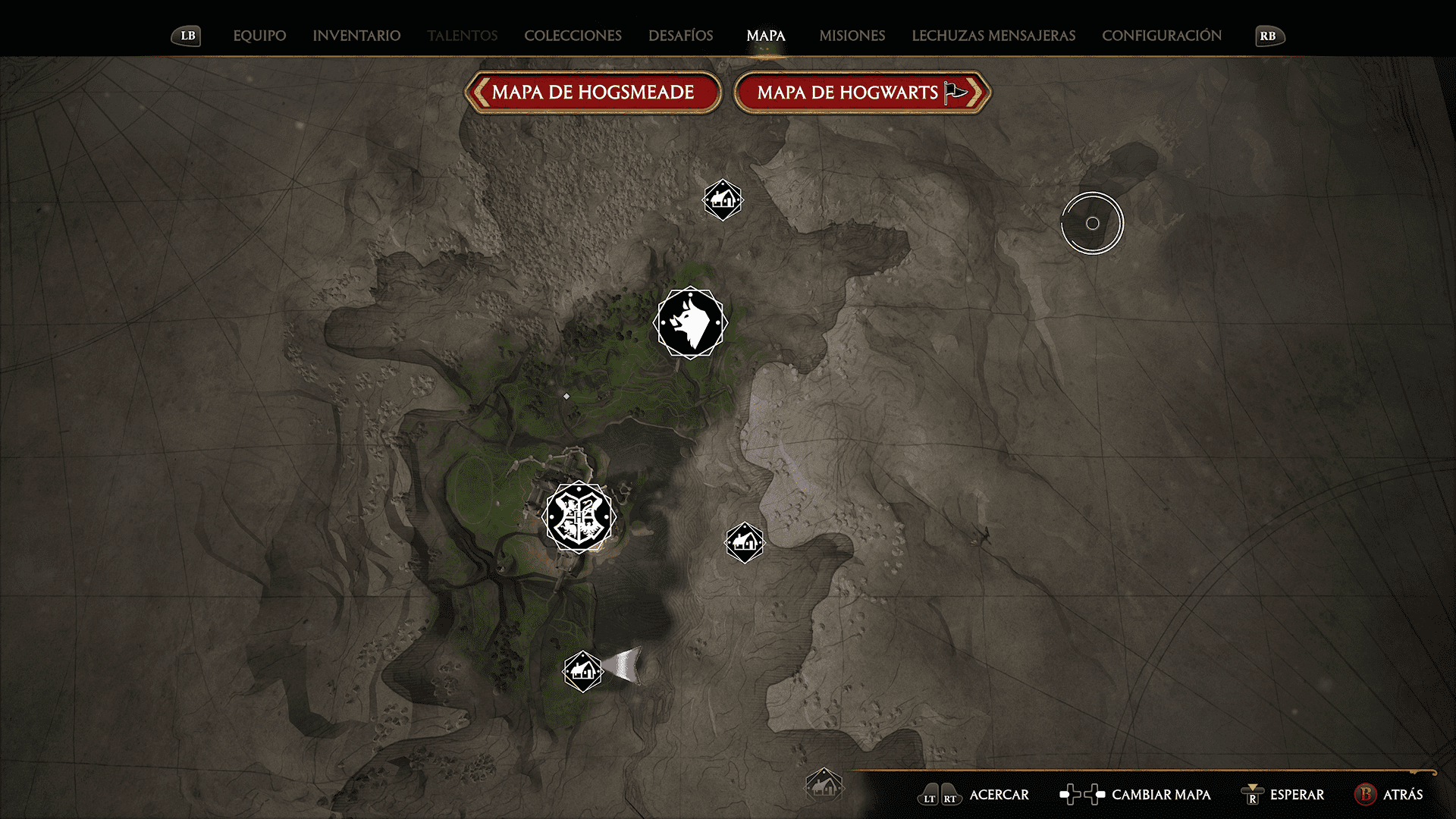Show the Desafíos tab
1456x819 pixels.
[680, 36]
